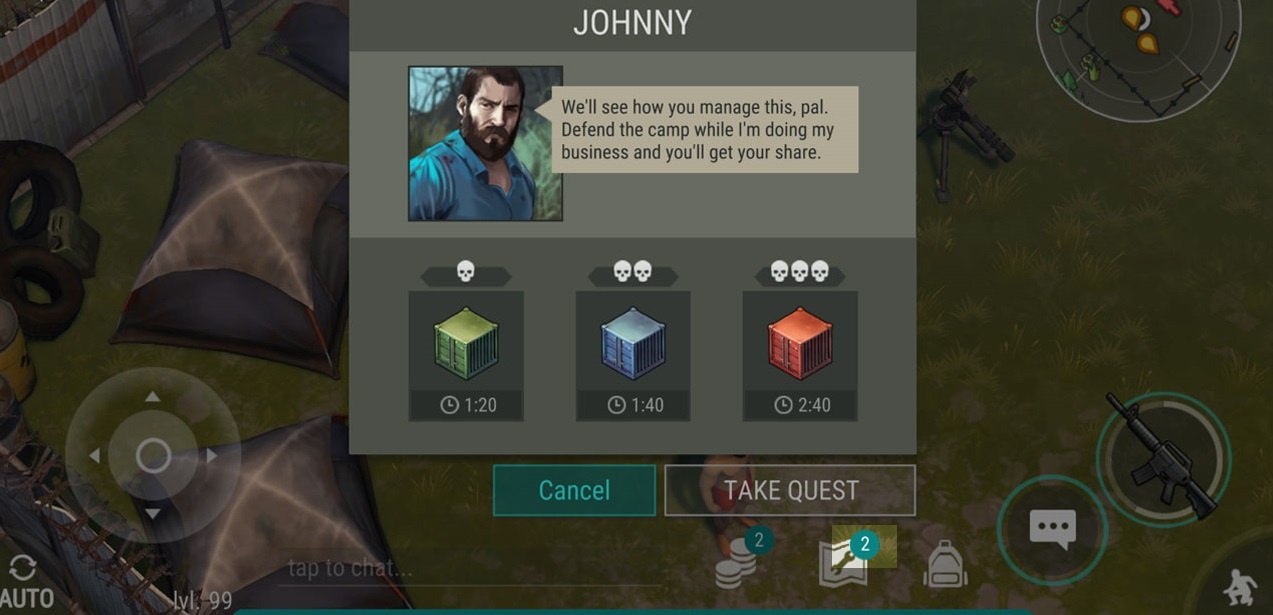This screenshot has height=615, width=1273.
Task: Accept with the TAKE QUEST button
Action: coord(790,490)
